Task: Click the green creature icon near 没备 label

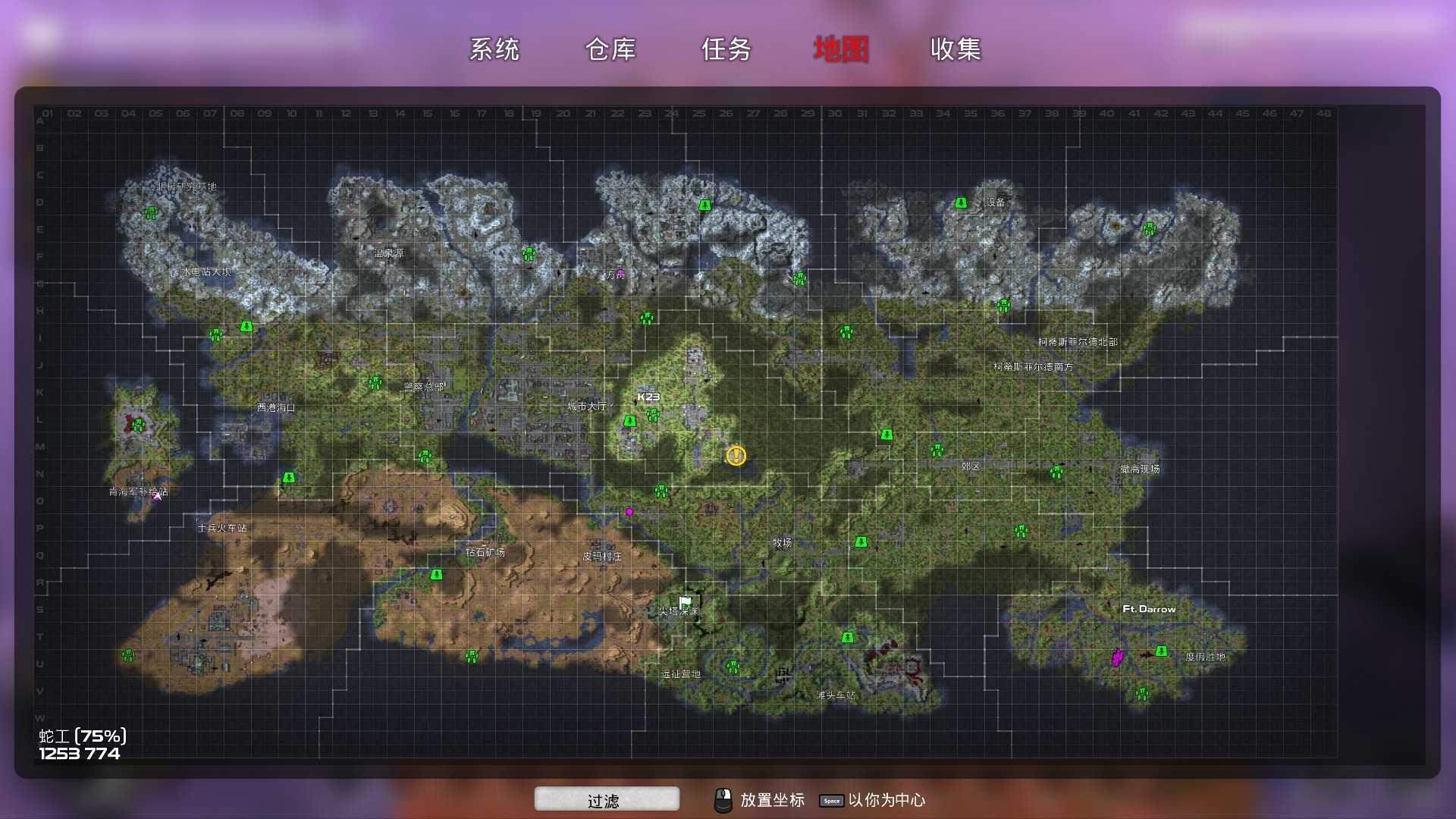Action: pos(962,202)
